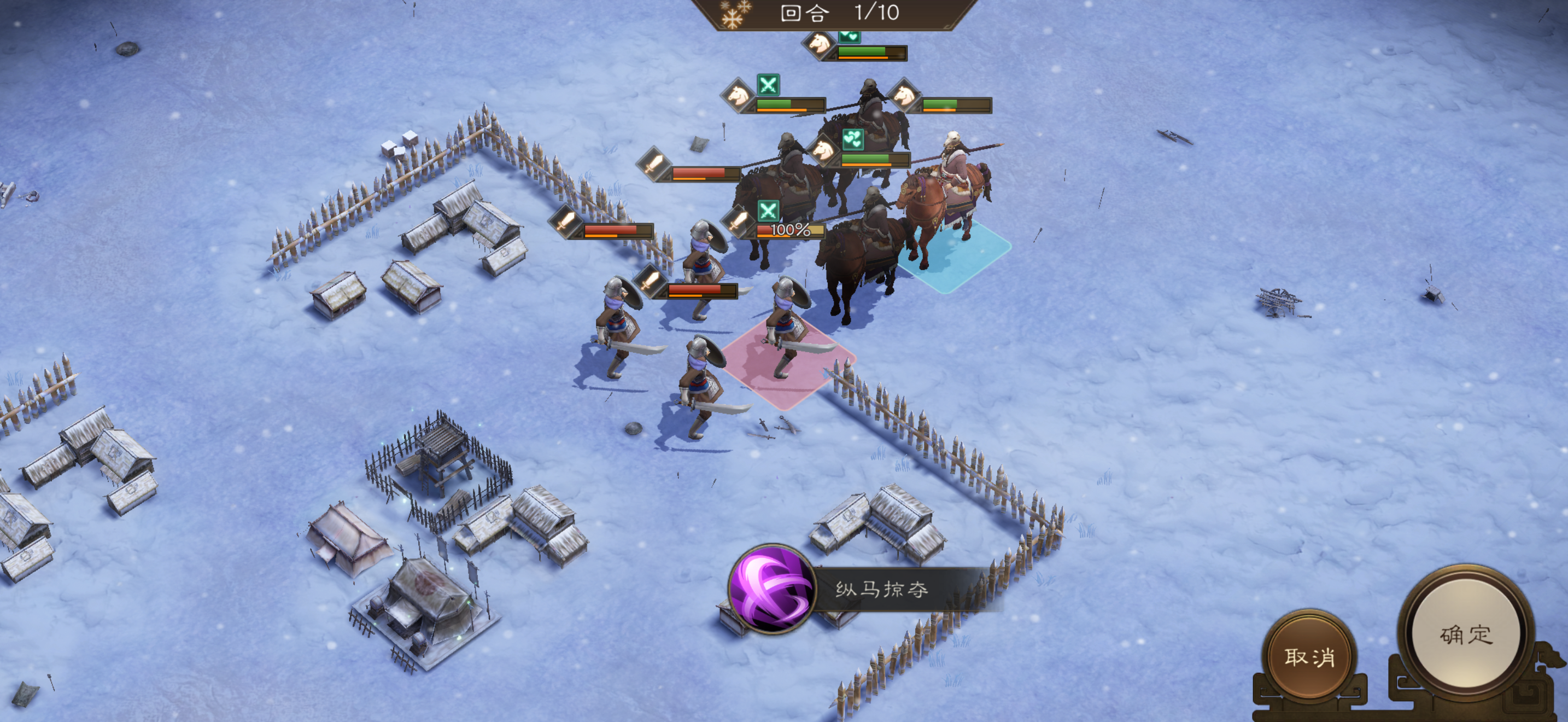Viewport: 1568px width, 722px height.
Task: Cancel the skill with 取消 button
Action: tap(1309, 656)
